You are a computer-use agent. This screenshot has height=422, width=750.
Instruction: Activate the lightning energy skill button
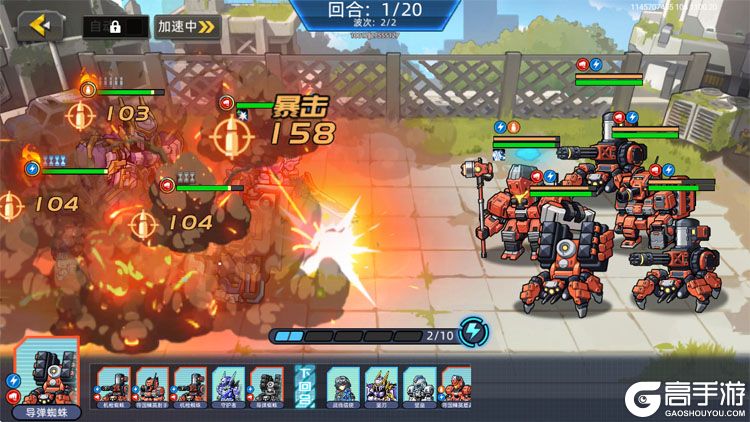click(473, 333)
